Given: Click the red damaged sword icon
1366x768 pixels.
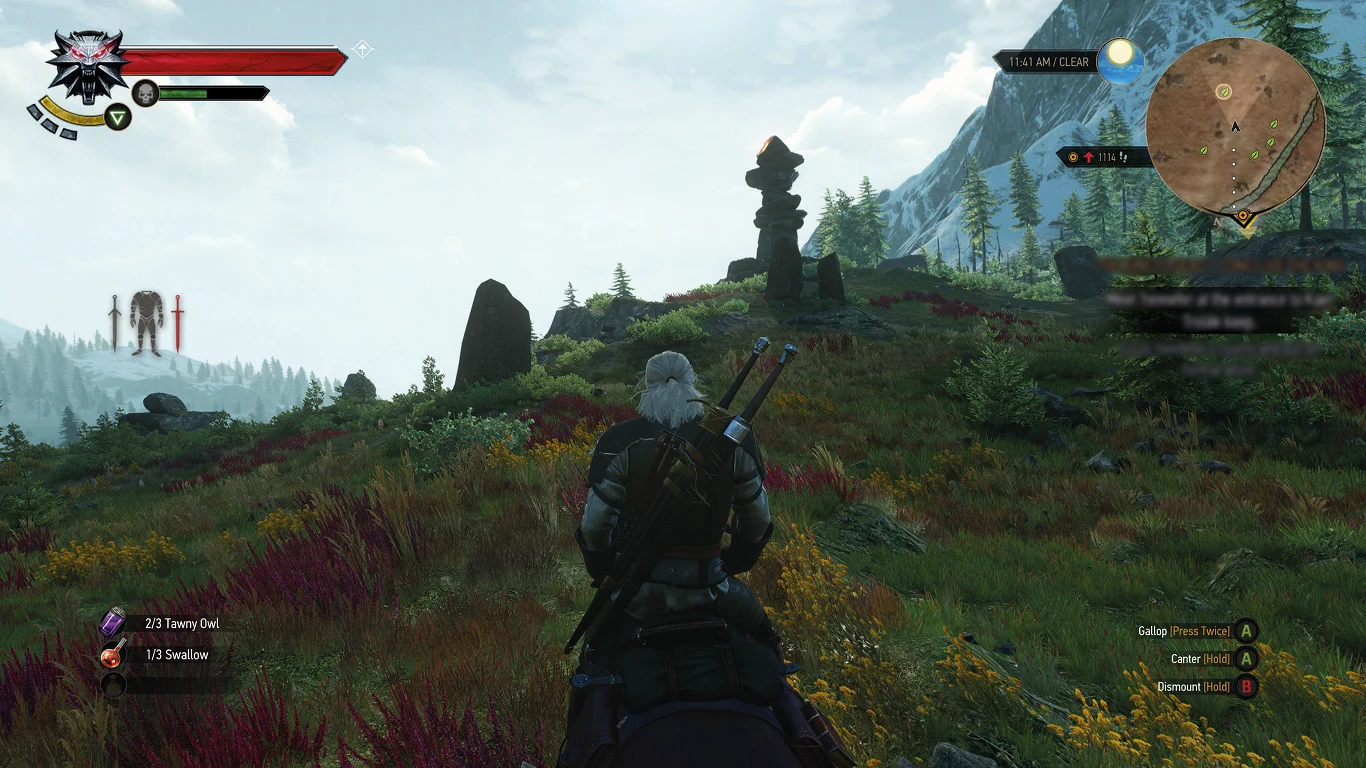Looking at the screenshot, I should 178,322.
